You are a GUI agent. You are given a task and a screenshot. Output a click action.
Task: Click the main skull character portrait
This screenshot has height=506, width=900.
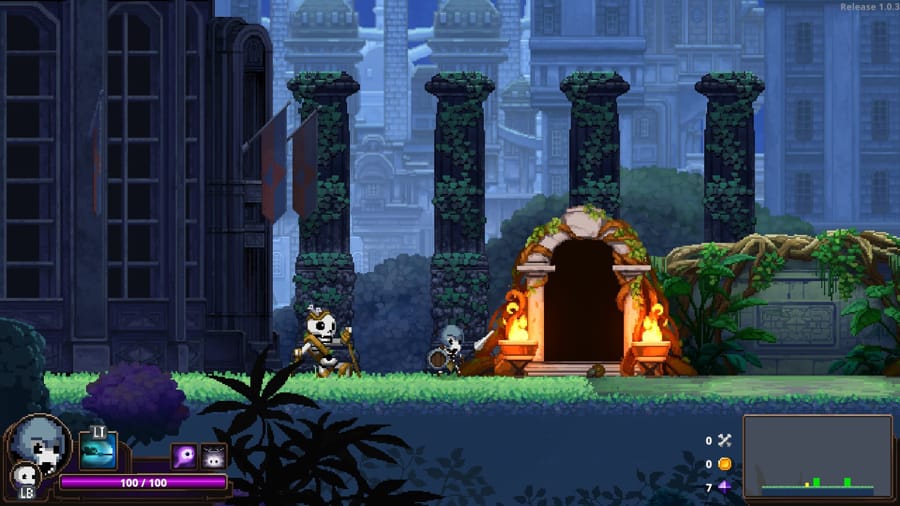[x=40, y=445]
